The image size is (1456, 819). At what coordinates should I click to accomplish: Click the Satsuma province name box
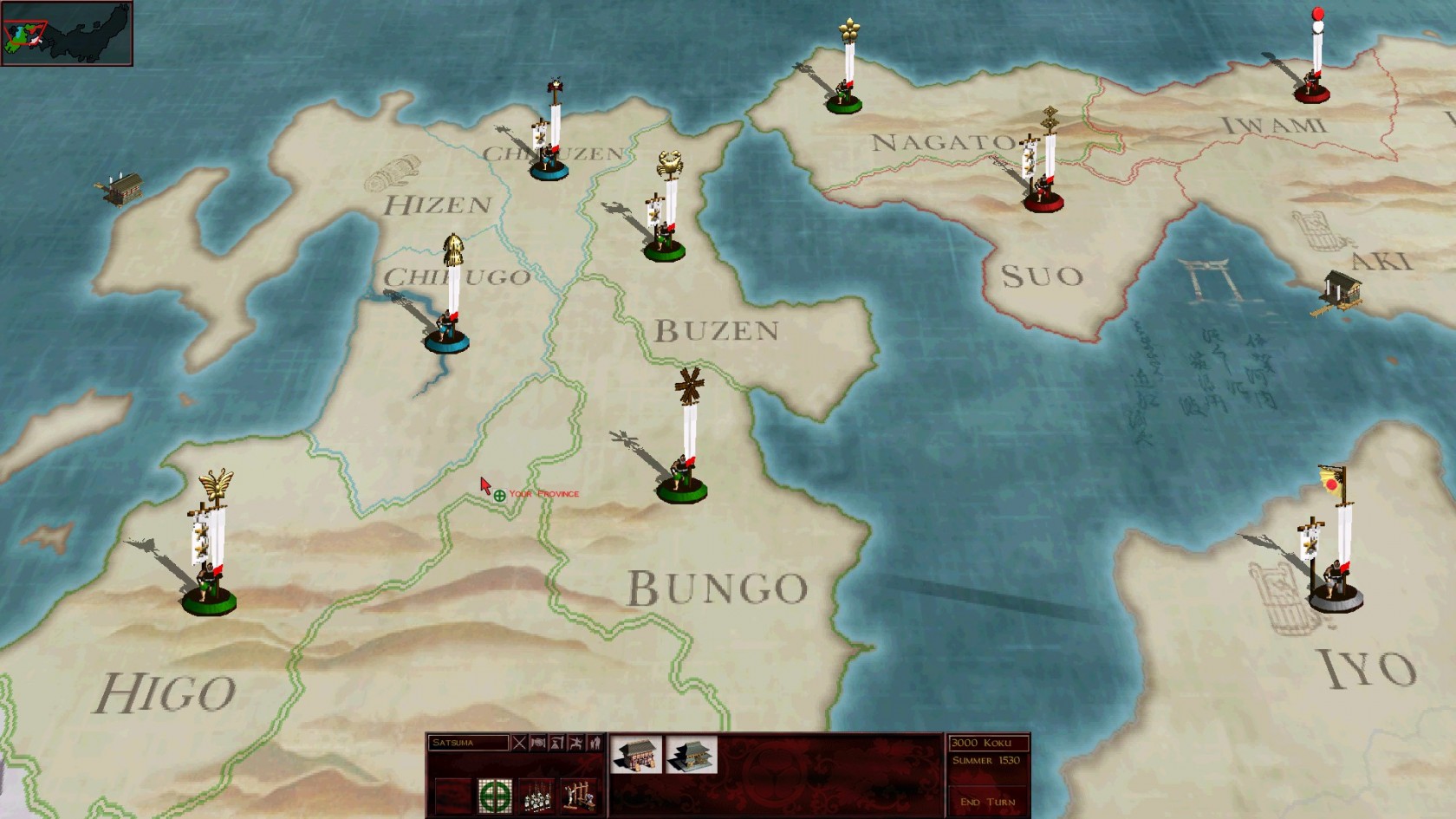468,743
